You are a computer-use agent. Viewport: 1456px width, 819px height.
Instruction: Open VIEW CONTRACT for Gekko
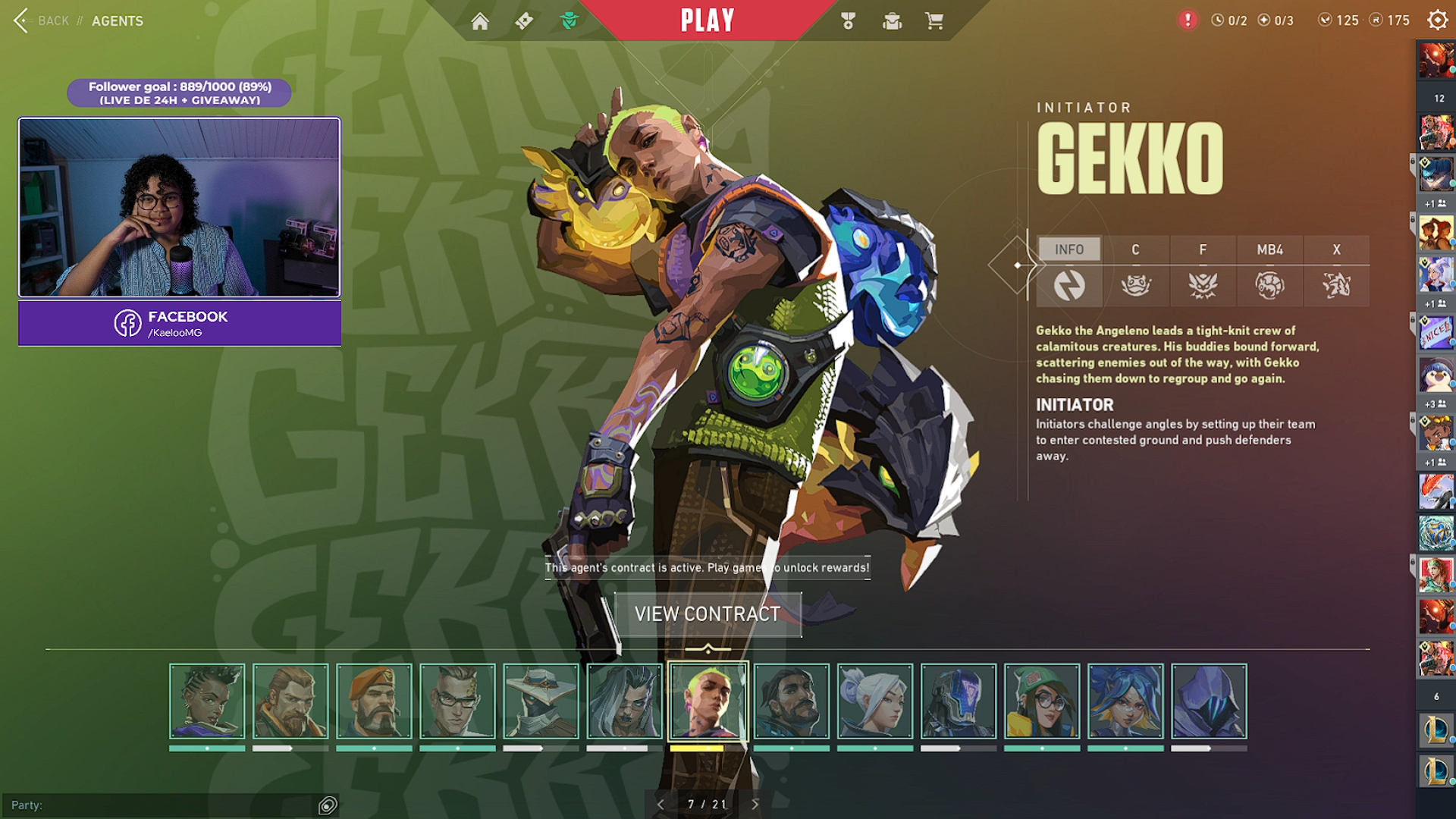click(x=708, y=614)
